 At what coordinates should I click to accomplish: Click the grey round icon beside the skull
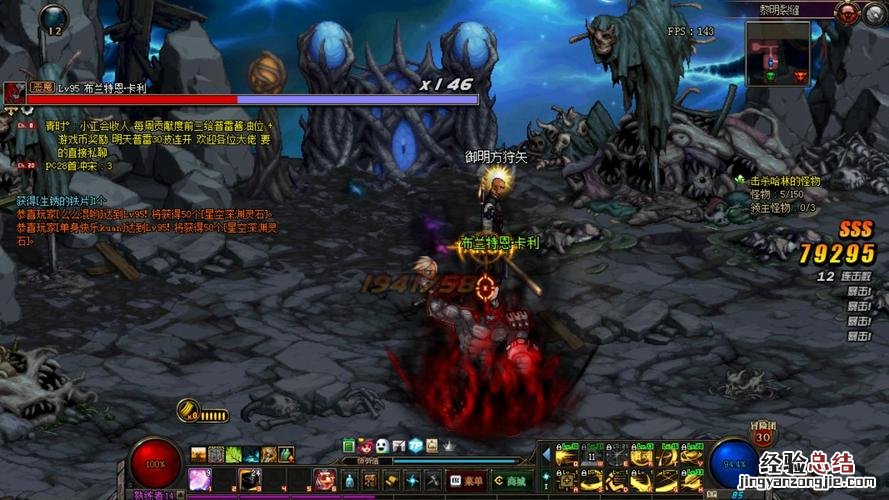(875, 12)
